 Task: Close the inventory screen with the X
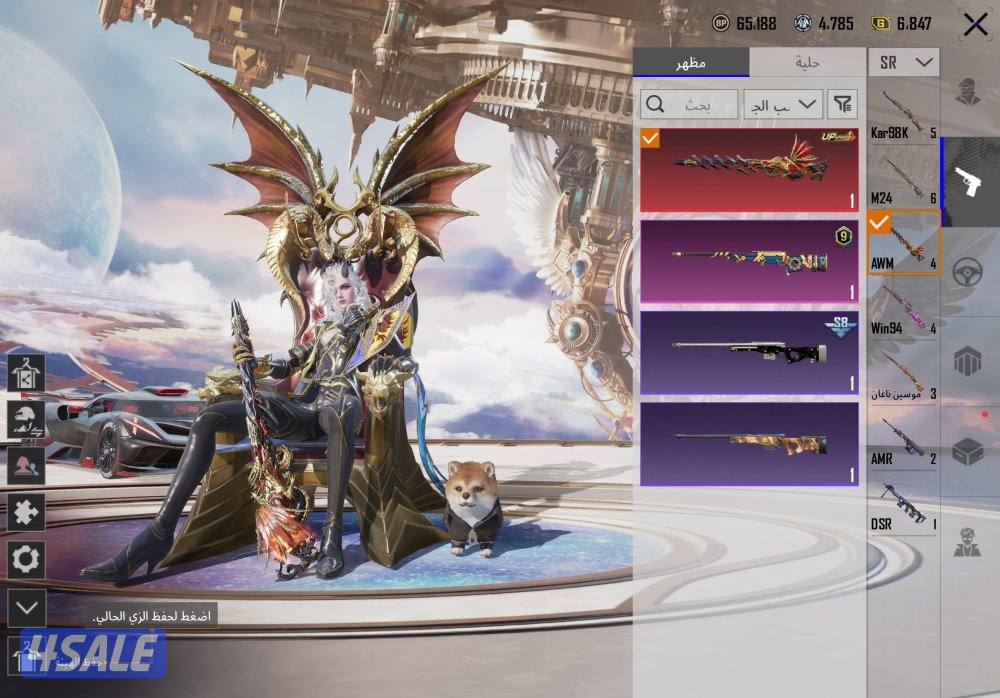[x=975, y=25]
